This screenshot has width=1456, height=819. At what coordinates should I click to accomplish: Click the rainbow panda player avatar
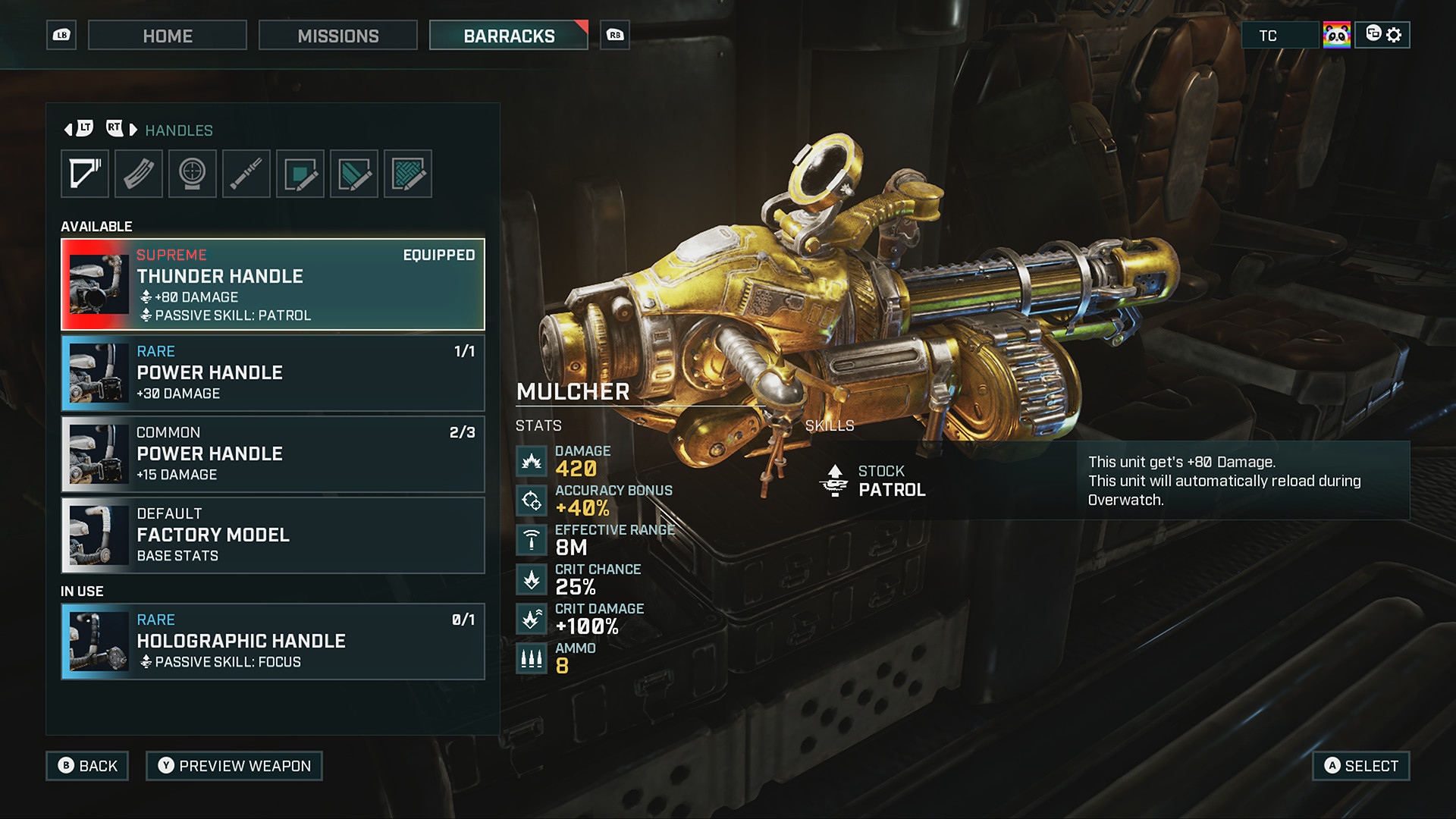(1338, 34)
